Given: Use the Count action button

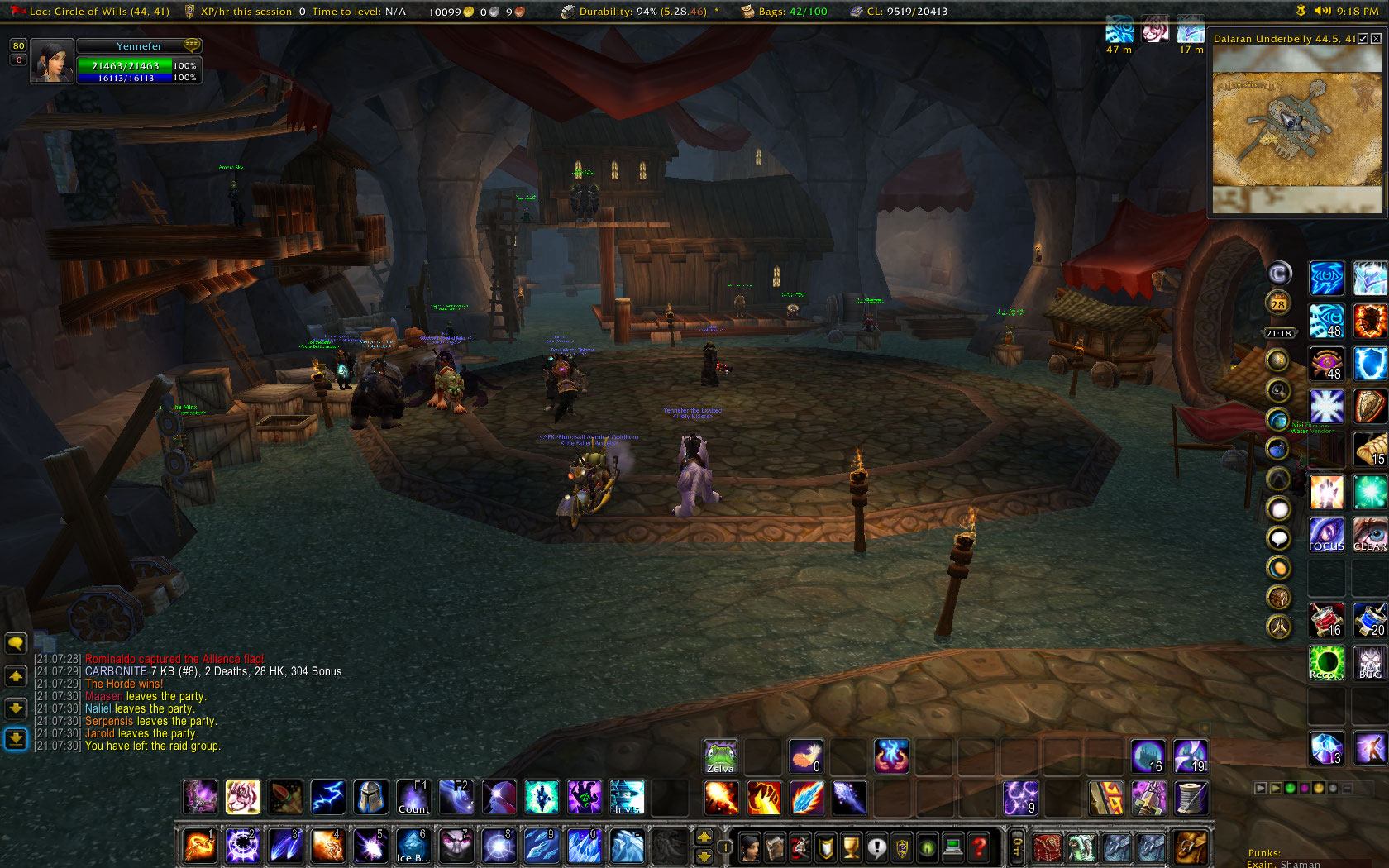Looking at the screenshot, I should tap(413, 798).
